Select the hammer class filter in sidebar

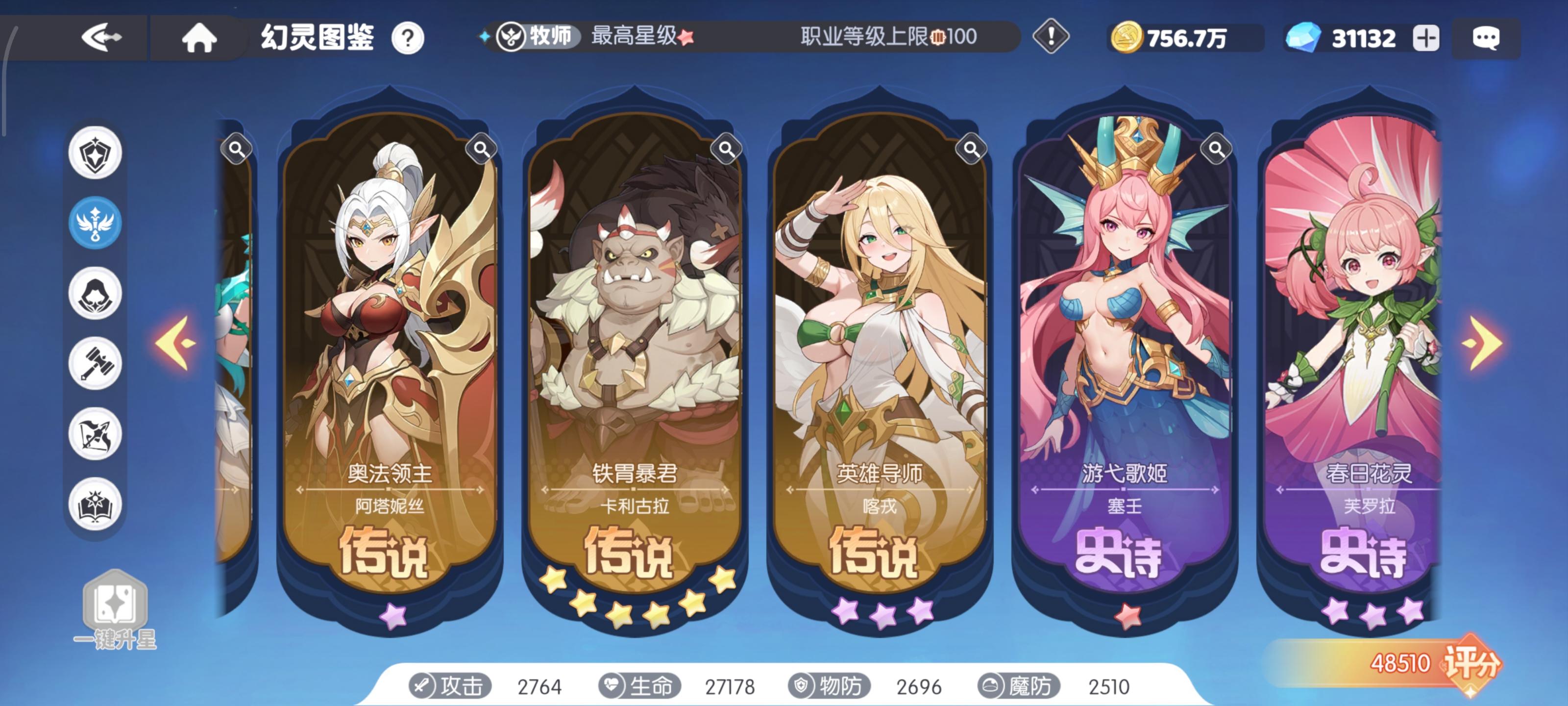click(95, 364)
